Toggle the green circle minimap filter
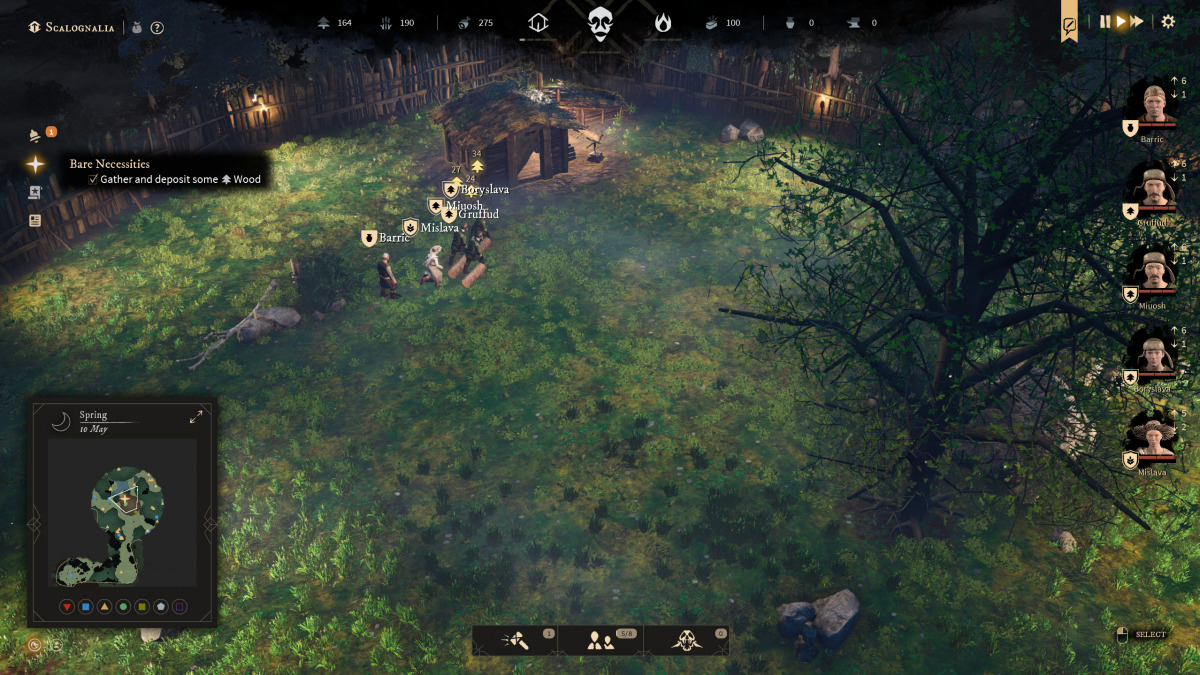The height and width of the screenshot is (675, 1200). click(x=123, y=606)
